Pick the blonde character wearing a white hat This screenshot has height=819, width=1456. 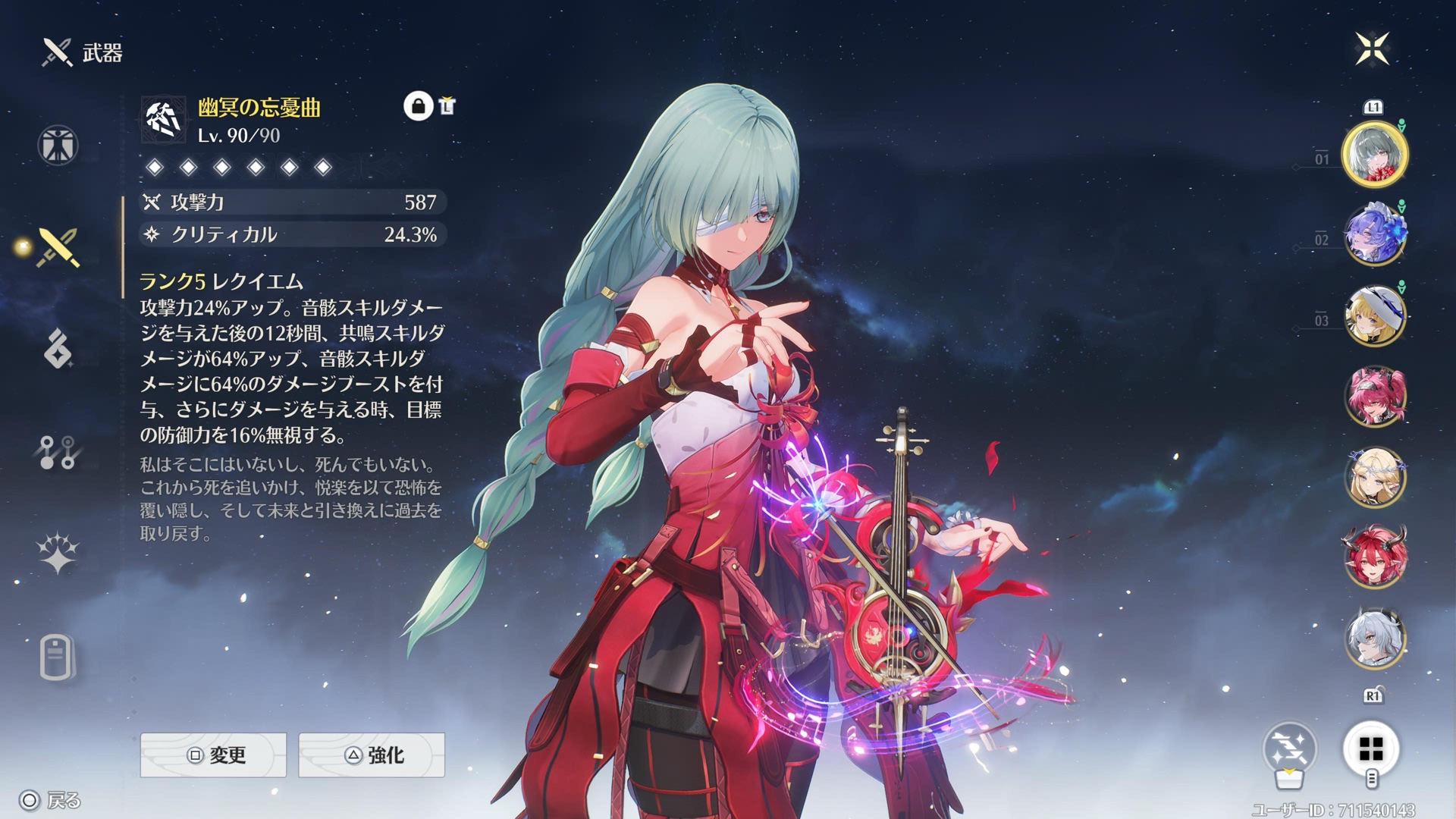click(1374, 315)
